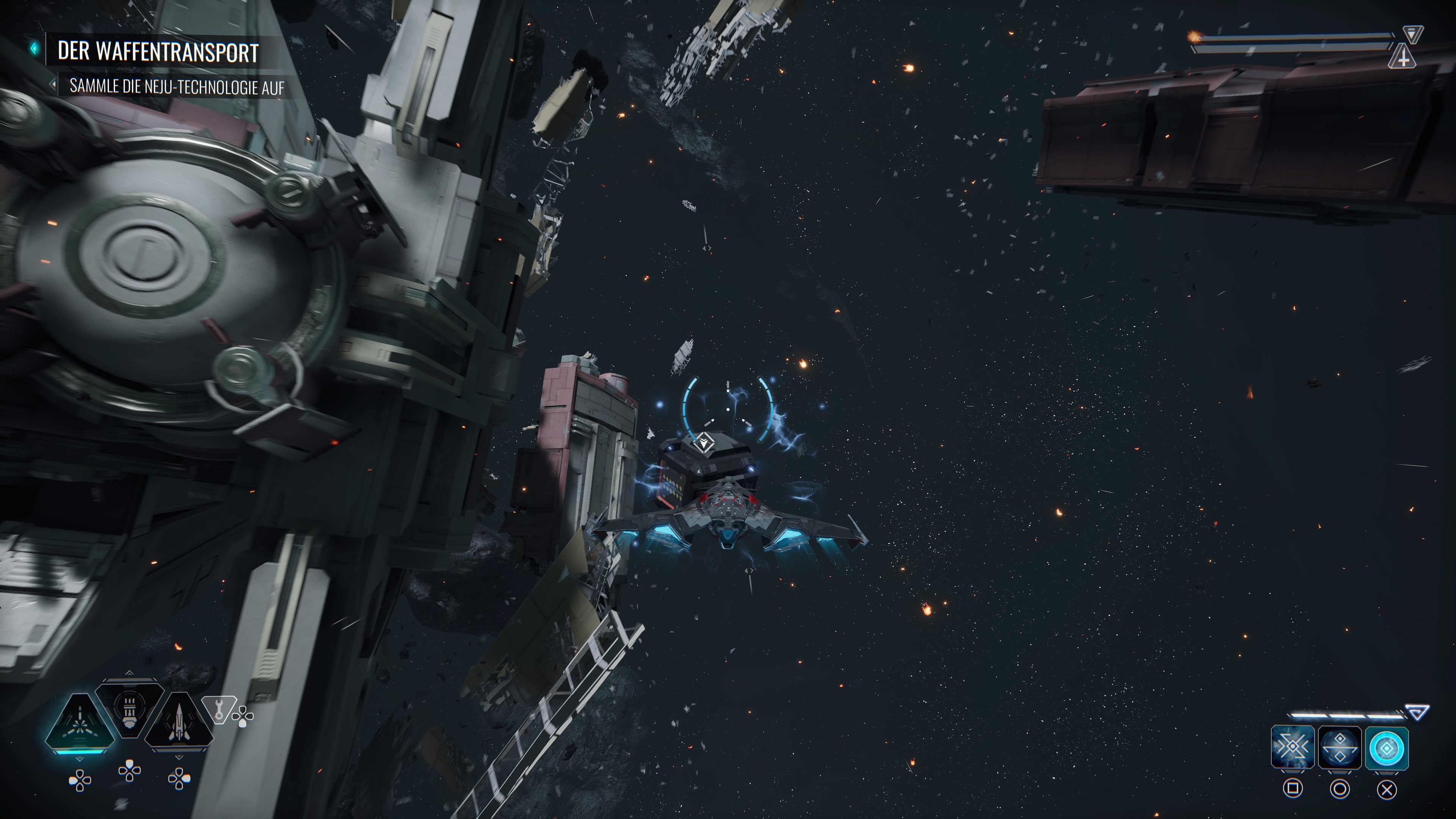The image size is (1456, 819).
Task: Use the glowing cyan ring device ability
Action: tap(1387, 748)
